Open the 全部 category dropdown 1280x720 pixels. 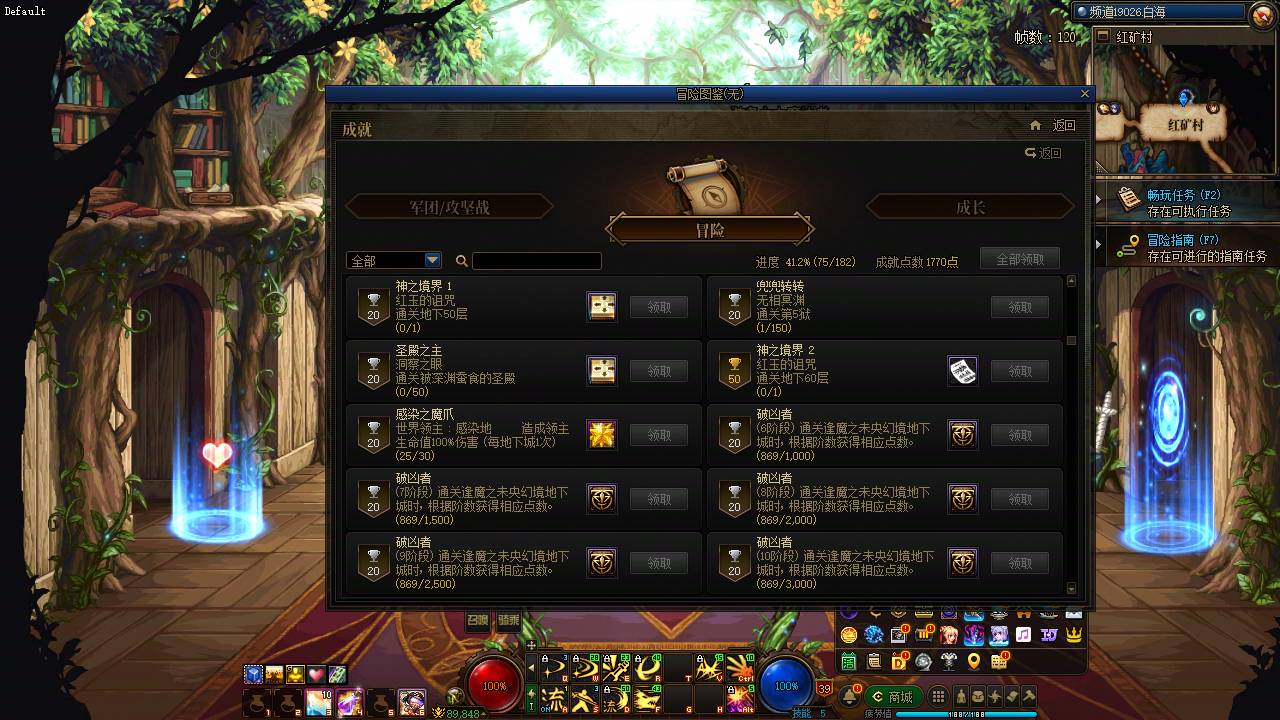click(394, 259)
